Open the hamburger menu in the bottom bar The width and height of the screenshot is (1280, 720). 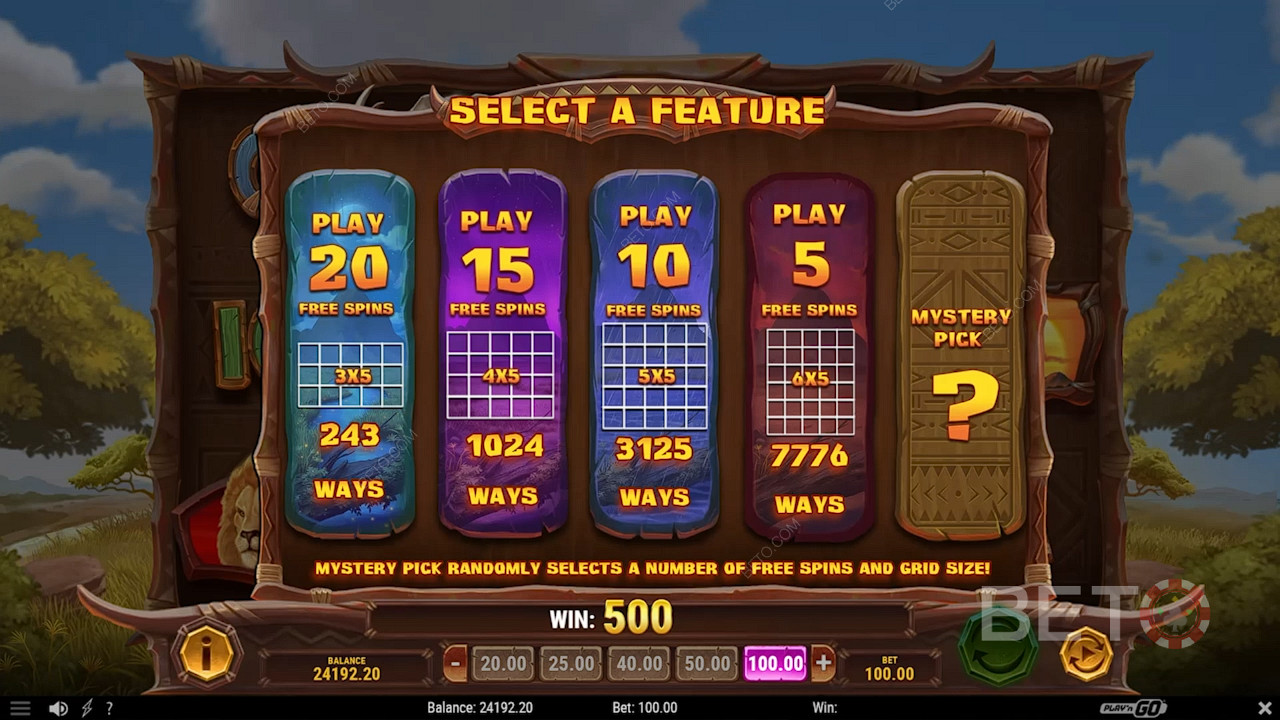(19, 708)
